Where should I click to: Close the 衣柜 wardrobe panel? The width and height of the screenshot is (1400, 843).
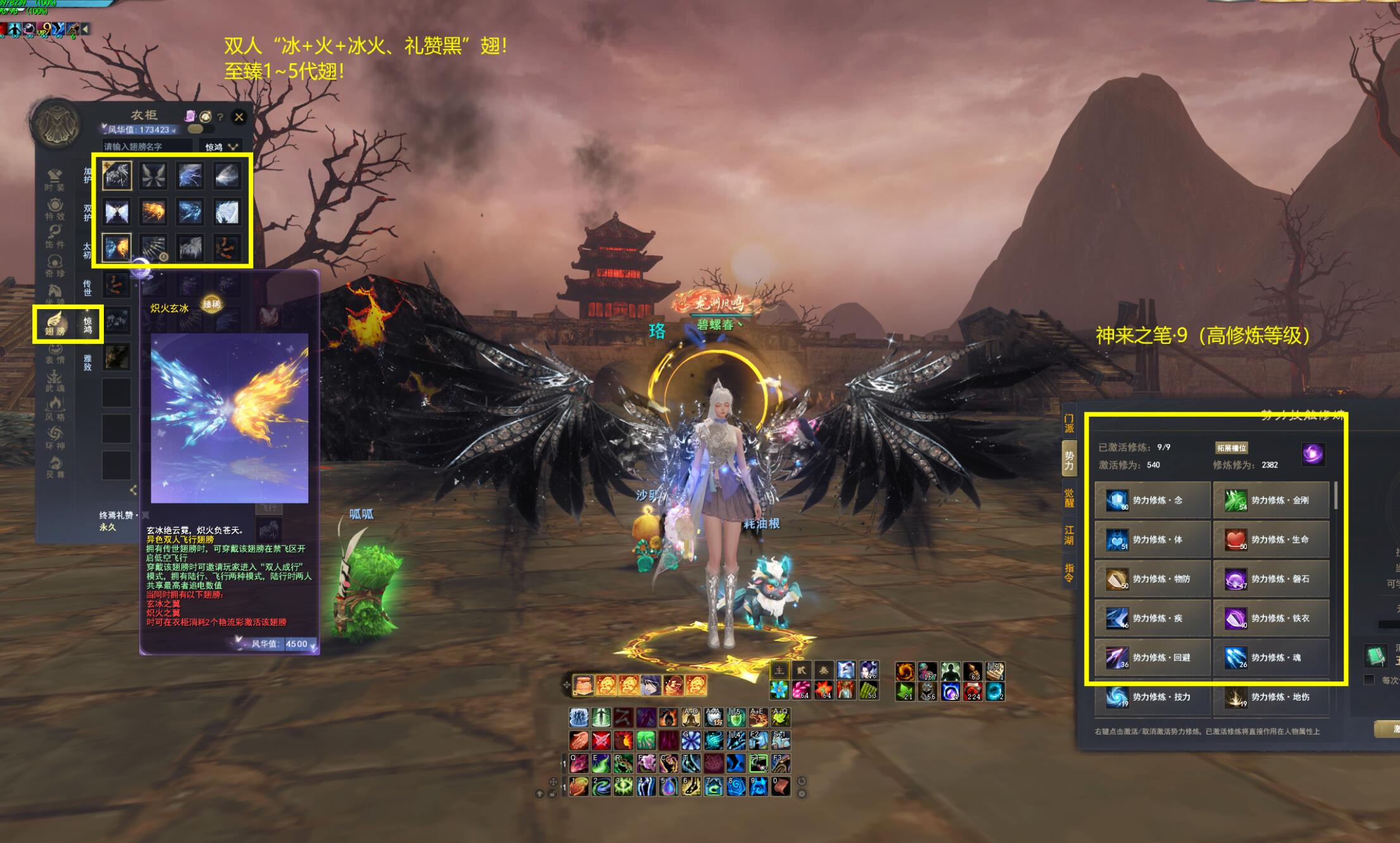click(x=239, y=117)
